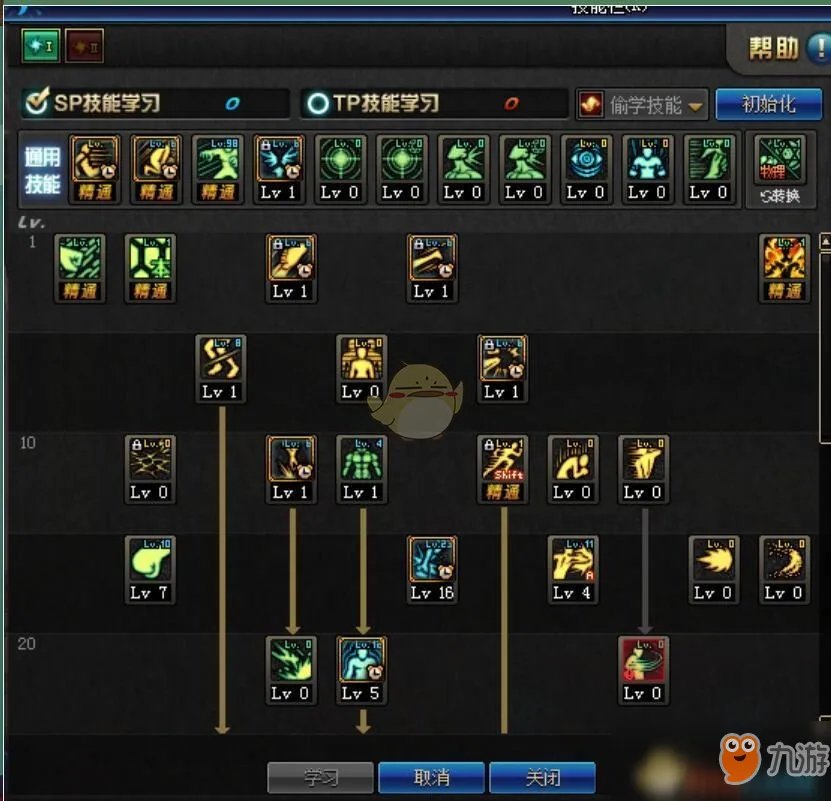Viewport: 831px width, 801px height.
Task: Click the 学习 (Learn) button
Action: pyautogui.click(x=320, y=777)
